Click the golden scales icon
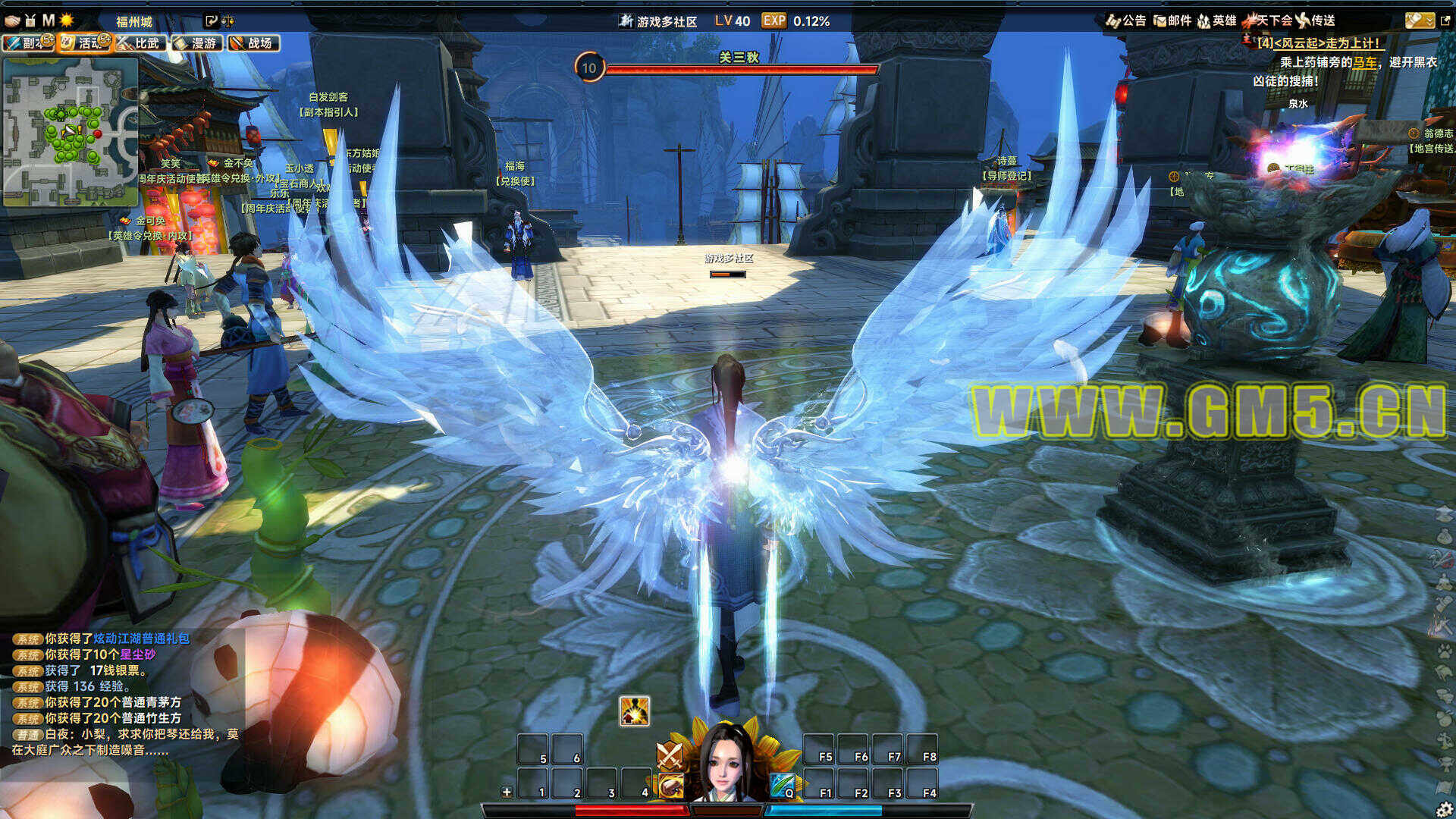This screenshot has height=819, width=1456. 227,21
